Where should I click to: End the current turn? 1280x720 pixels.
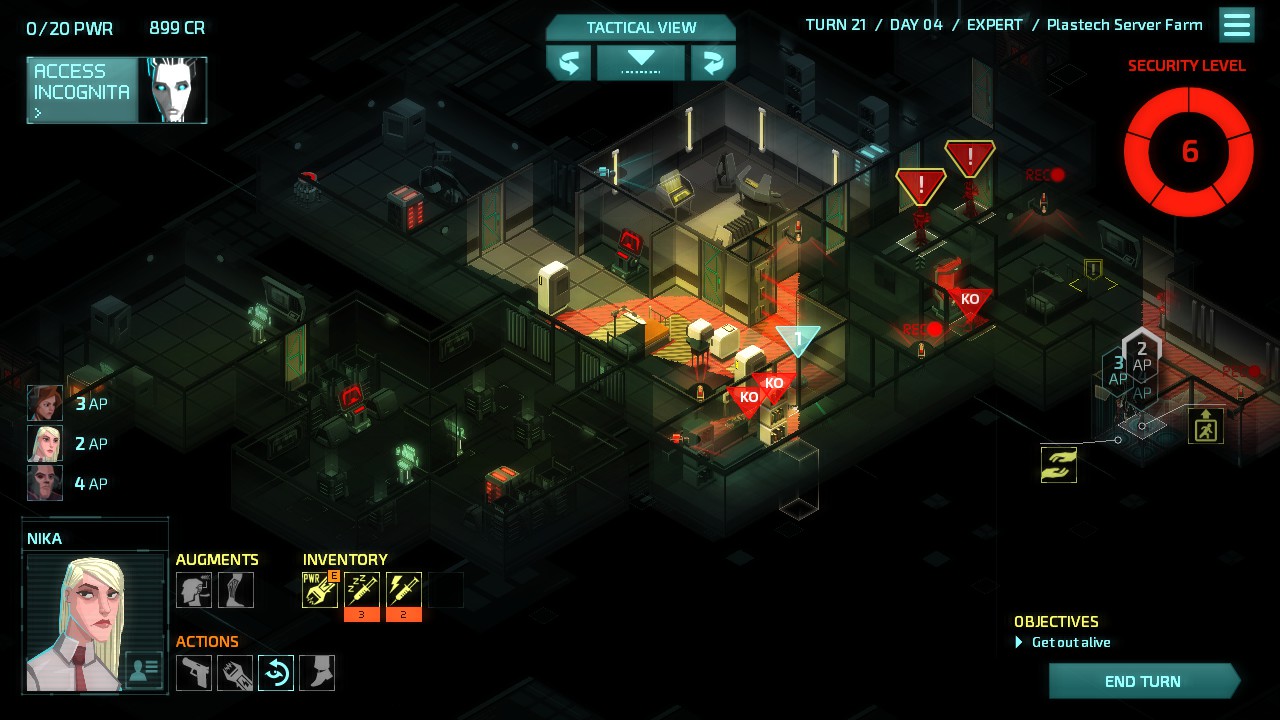(1142, 681)
